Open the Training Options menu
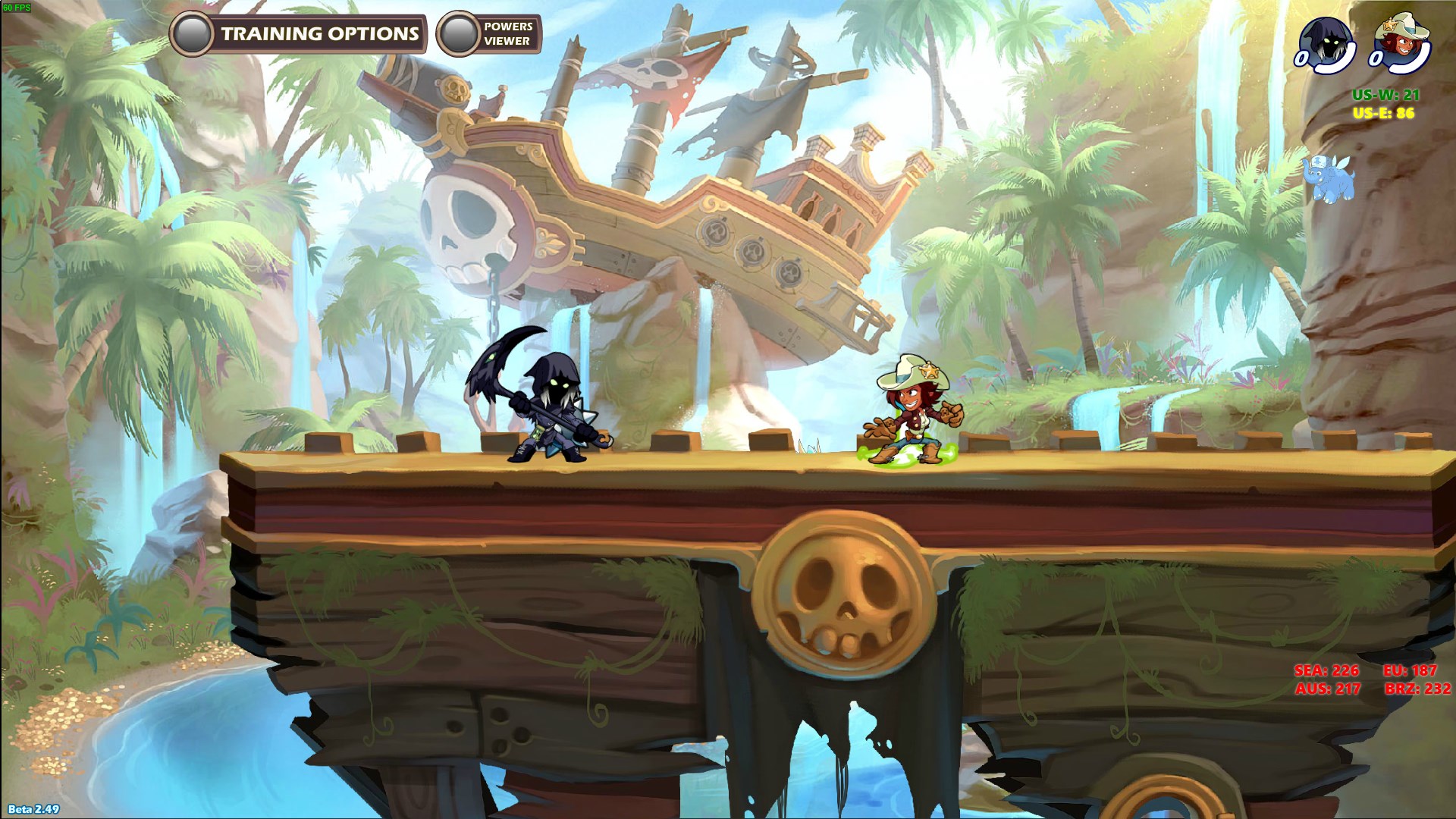1456x819 pixels. (x=298, y=34)
